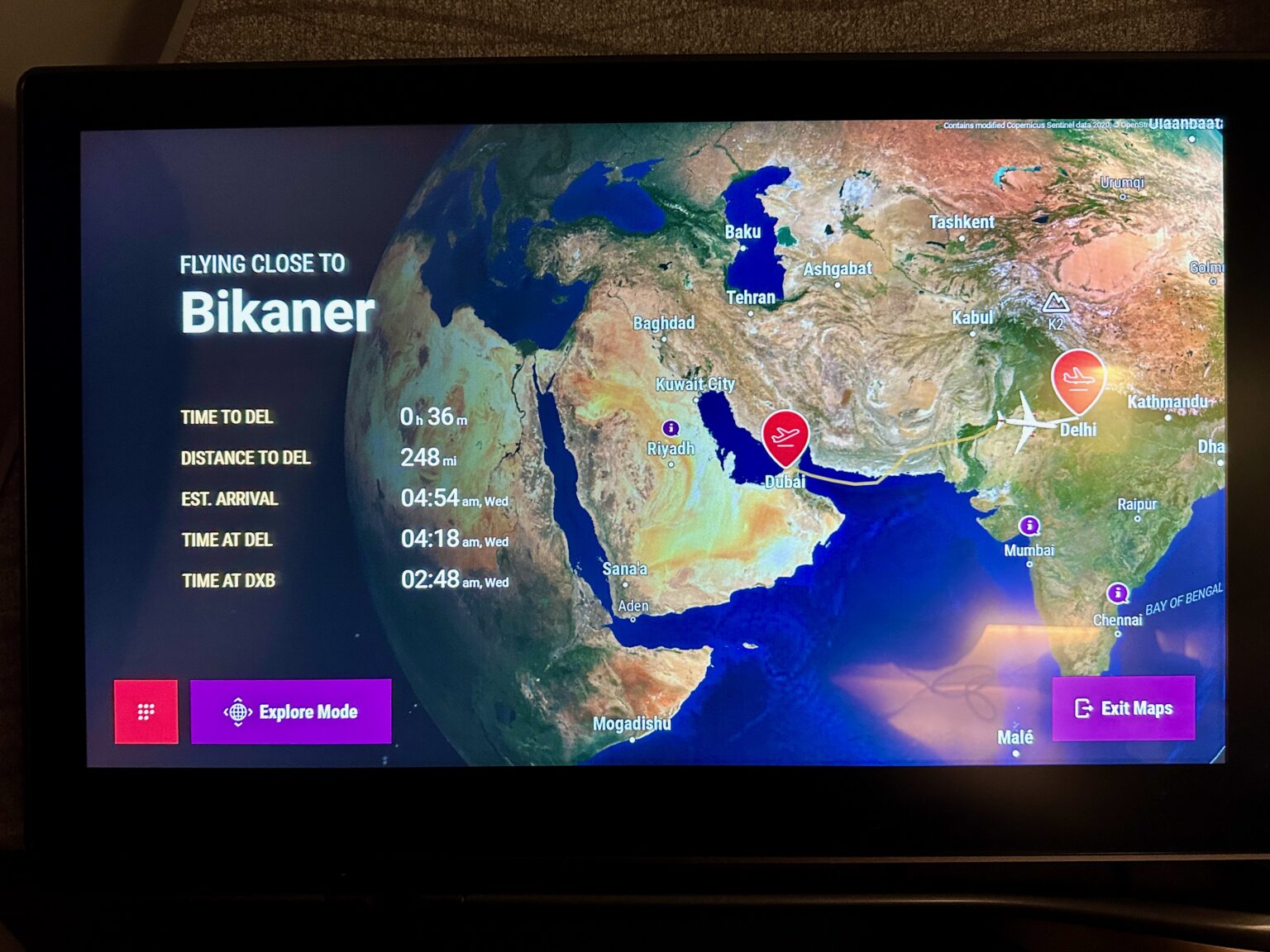Open the info icon near Riyadh
Image resolution: width=1270 pixels, height=952 pixels.
click(671, 428)
